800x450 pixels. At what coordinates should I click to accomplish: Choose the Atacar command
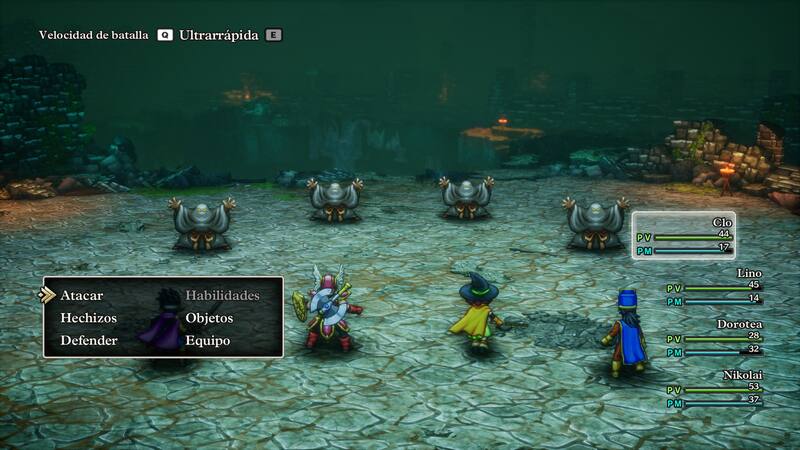point(82,295)
